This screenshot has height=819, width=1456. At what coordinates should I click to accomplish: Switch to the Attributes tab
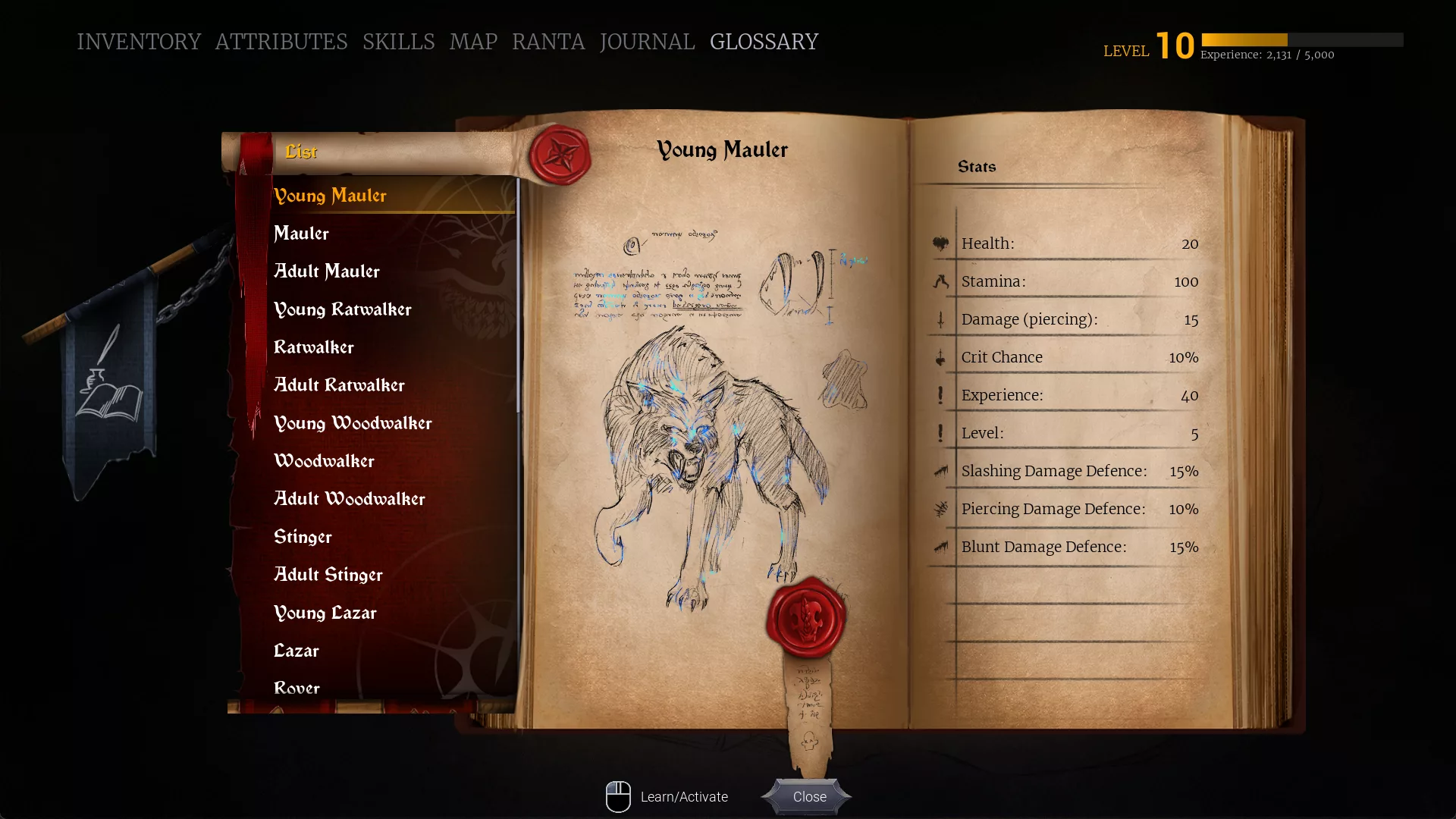click(x=281, y=42)
